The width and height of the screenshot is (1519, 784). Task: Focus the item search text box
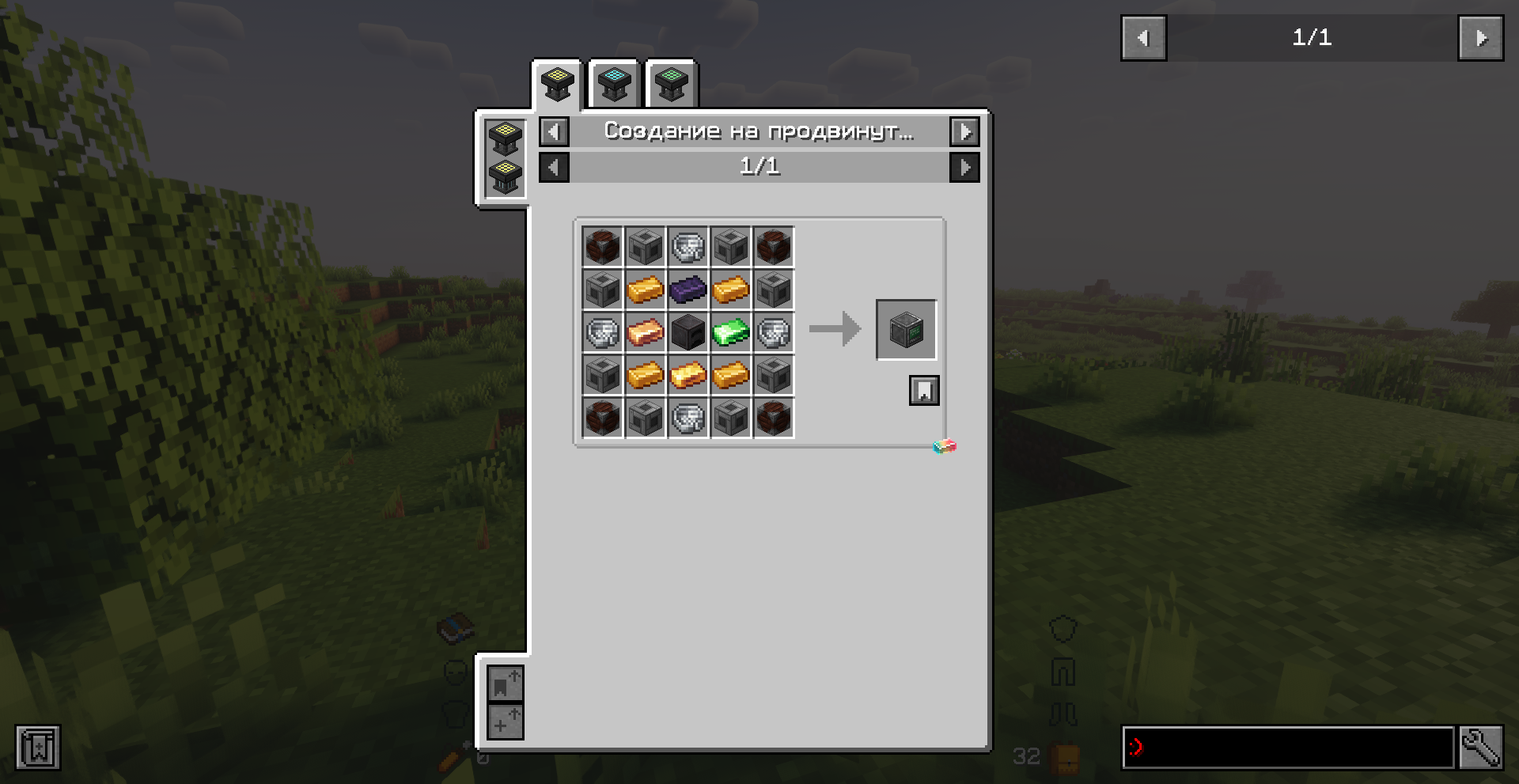coord(1287,747)
